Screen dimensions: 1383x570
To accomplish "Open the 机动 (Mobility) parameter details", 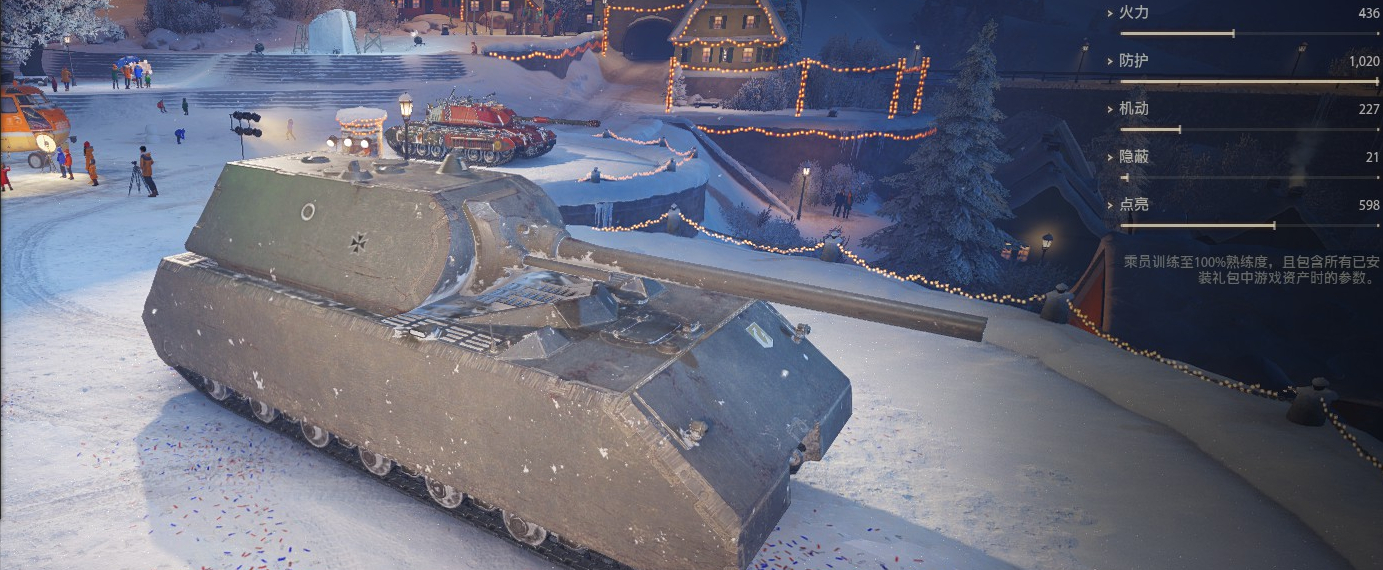I will (1132, 109).
